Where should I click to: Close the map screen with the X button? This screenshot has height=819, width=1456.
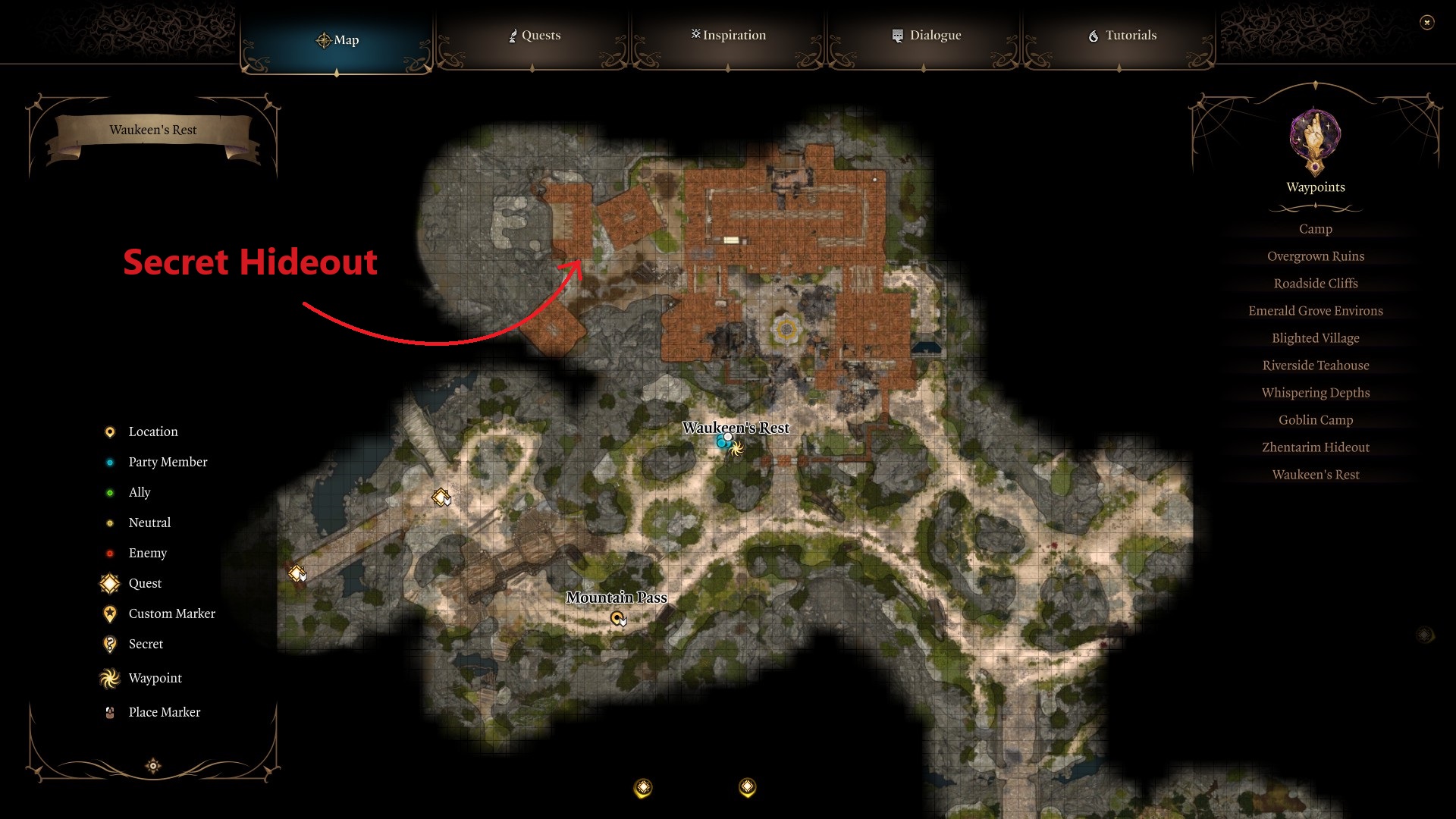[1426, 24]
